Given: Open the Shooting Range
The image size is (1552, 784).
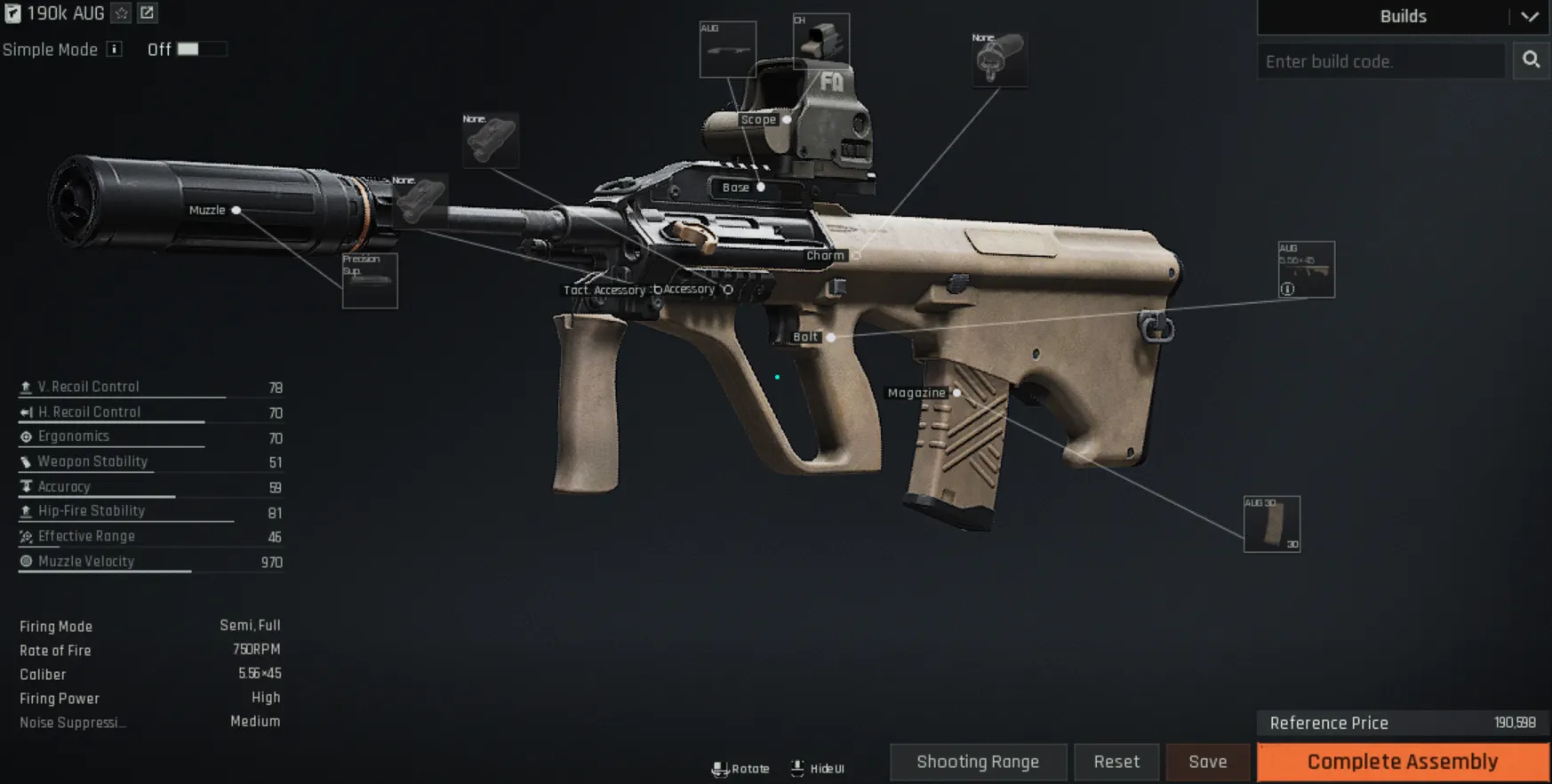Looking at the screenshot, I should pyautogui.click(x=978, y=762).
